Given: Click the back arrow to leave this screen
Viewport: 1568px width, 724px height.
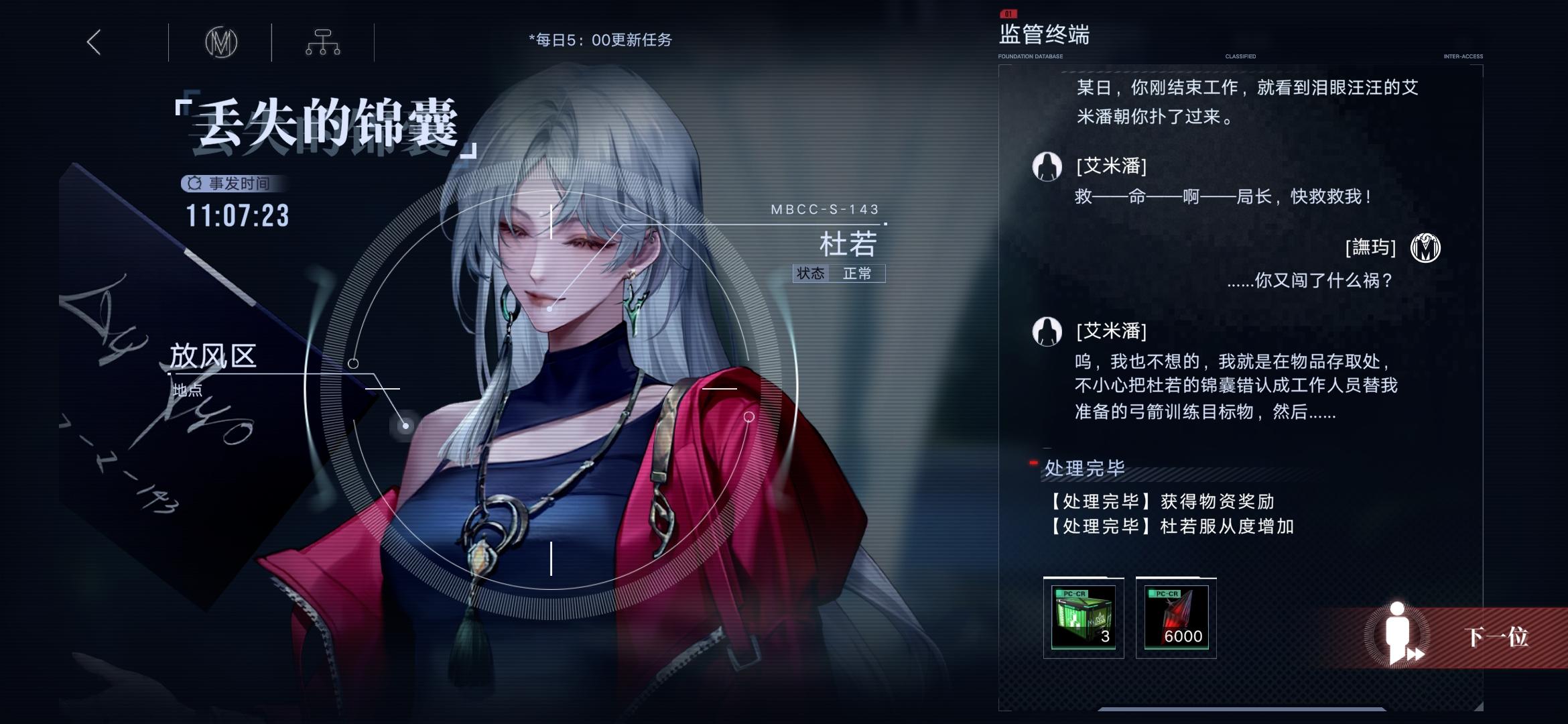Looking at the screenshot, I should [x=94, y=42].
